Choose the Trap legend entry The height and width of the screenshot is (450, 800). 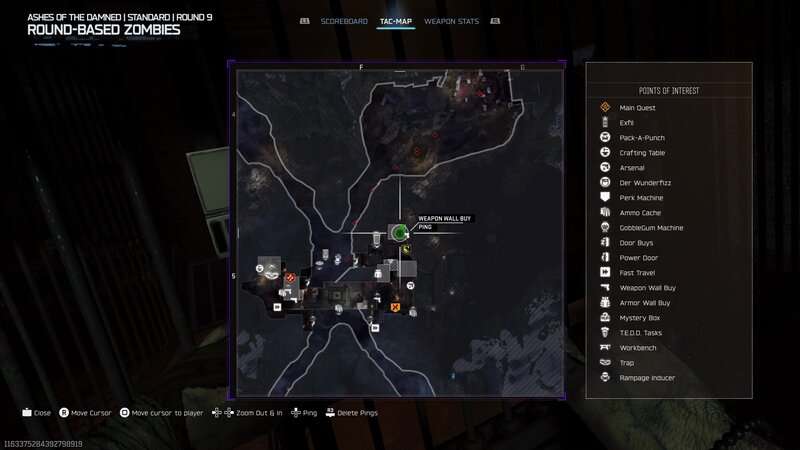pyautogui.click(x=627, y=363)
